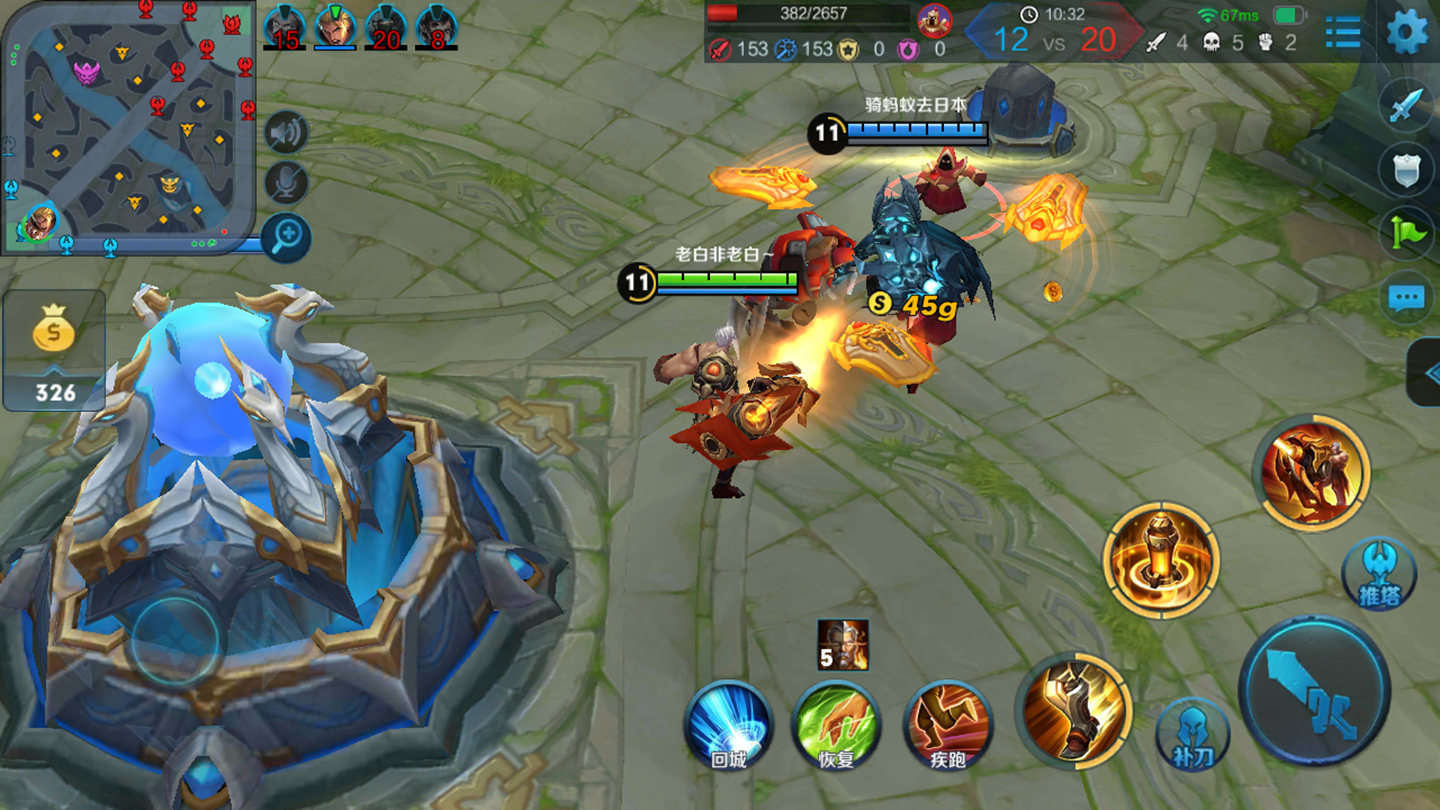Open the chat speech bubble
The image size is (1440, 810).
coord(1406,297)
